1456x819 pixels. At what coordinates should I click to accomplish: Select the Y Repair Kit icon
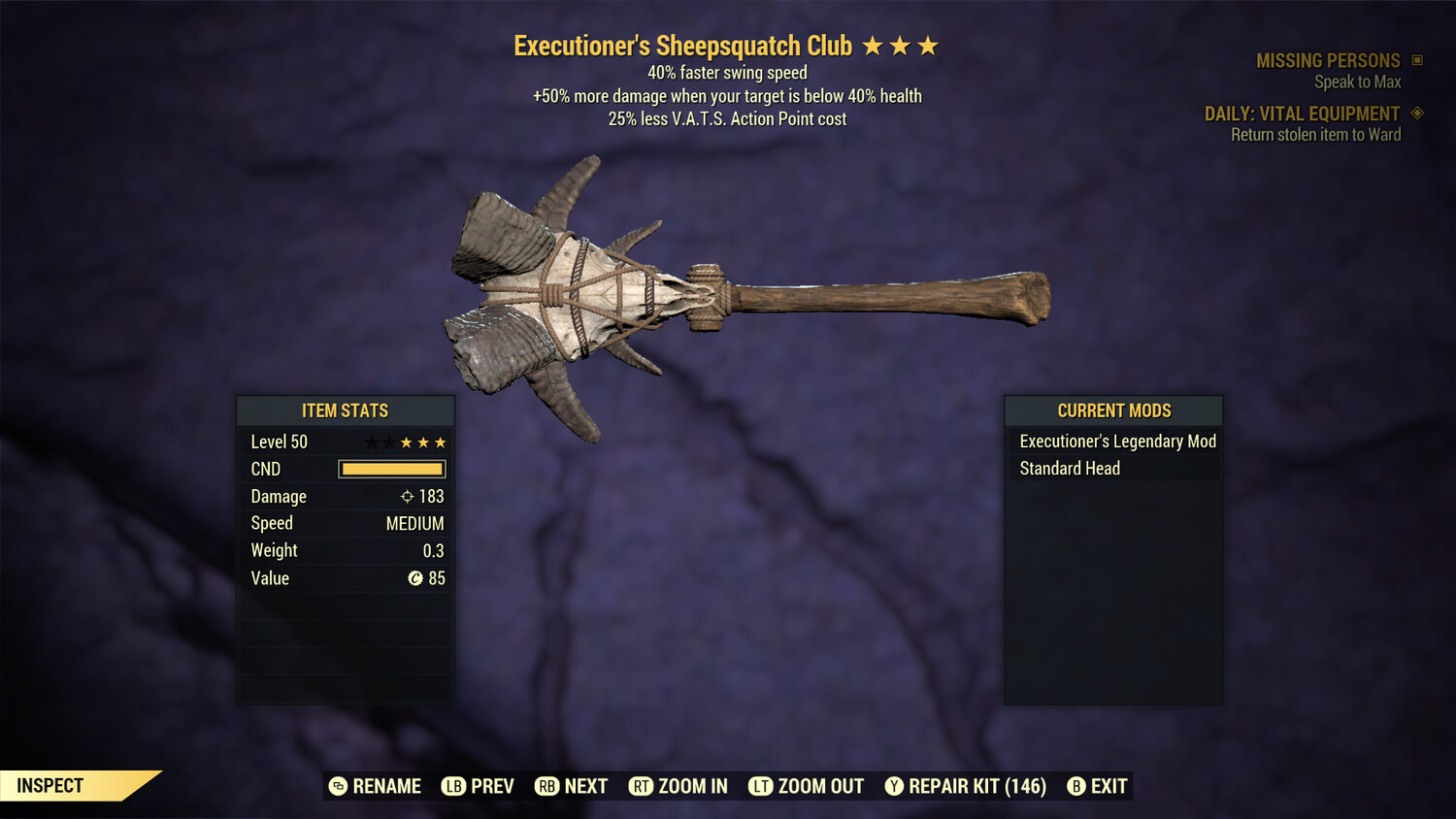tap(894, 786)
